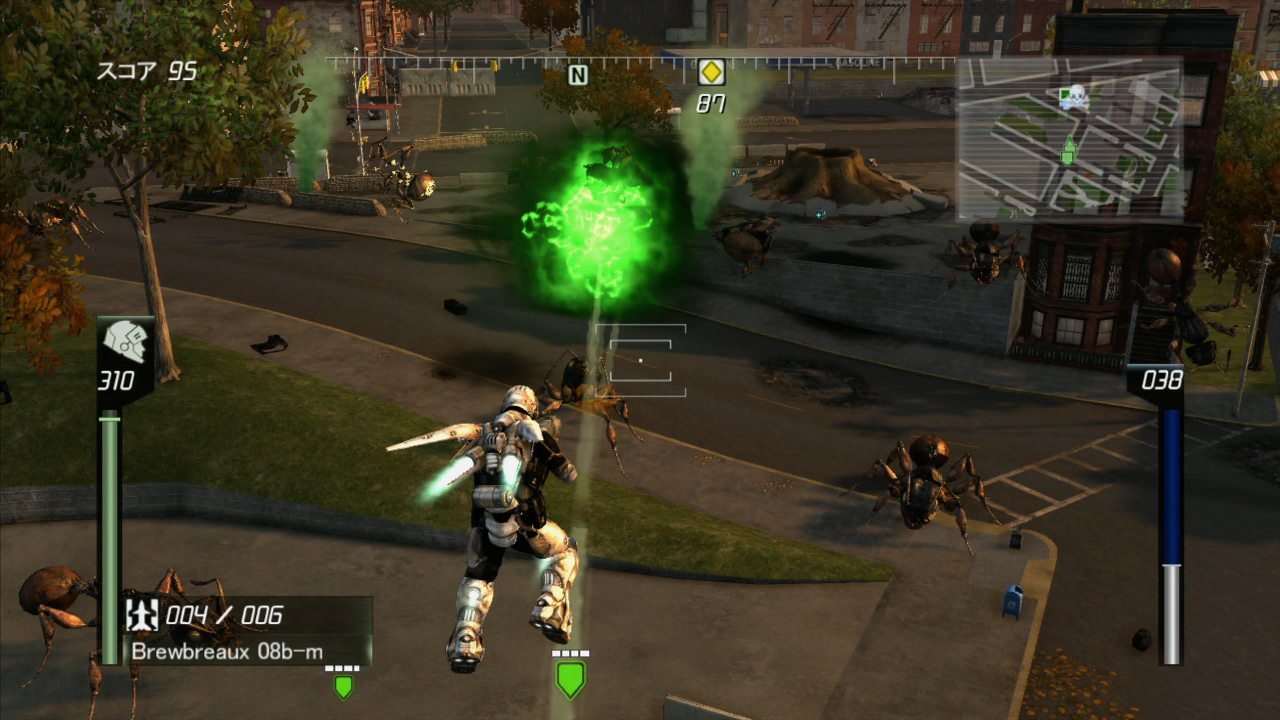The height and width of the screenshot is (720, 1280).
Task: Click the green player marker on the minimap
Action: pos(1068,151)
